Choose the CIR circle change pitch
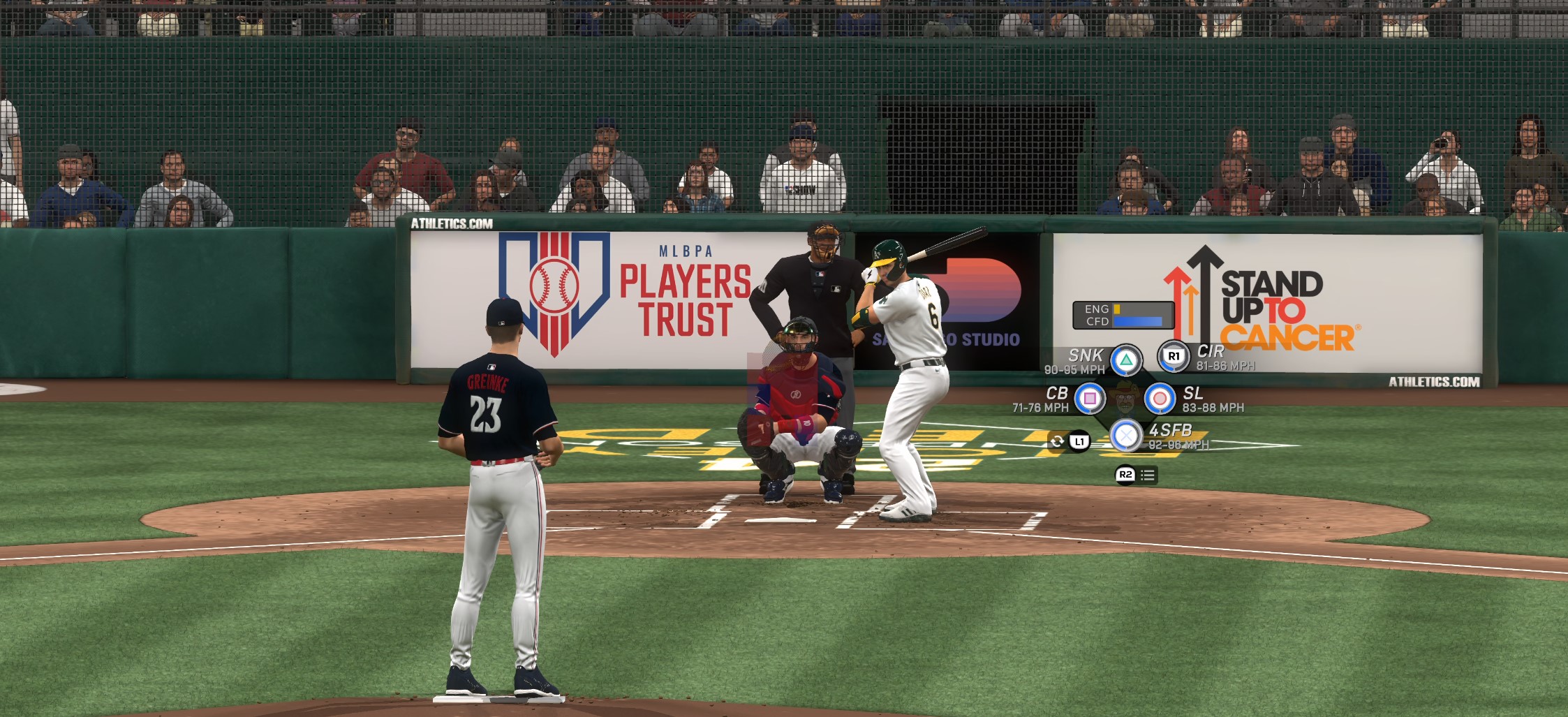This screenshot has width=1568, height=717. click(x=1174, y=356)
